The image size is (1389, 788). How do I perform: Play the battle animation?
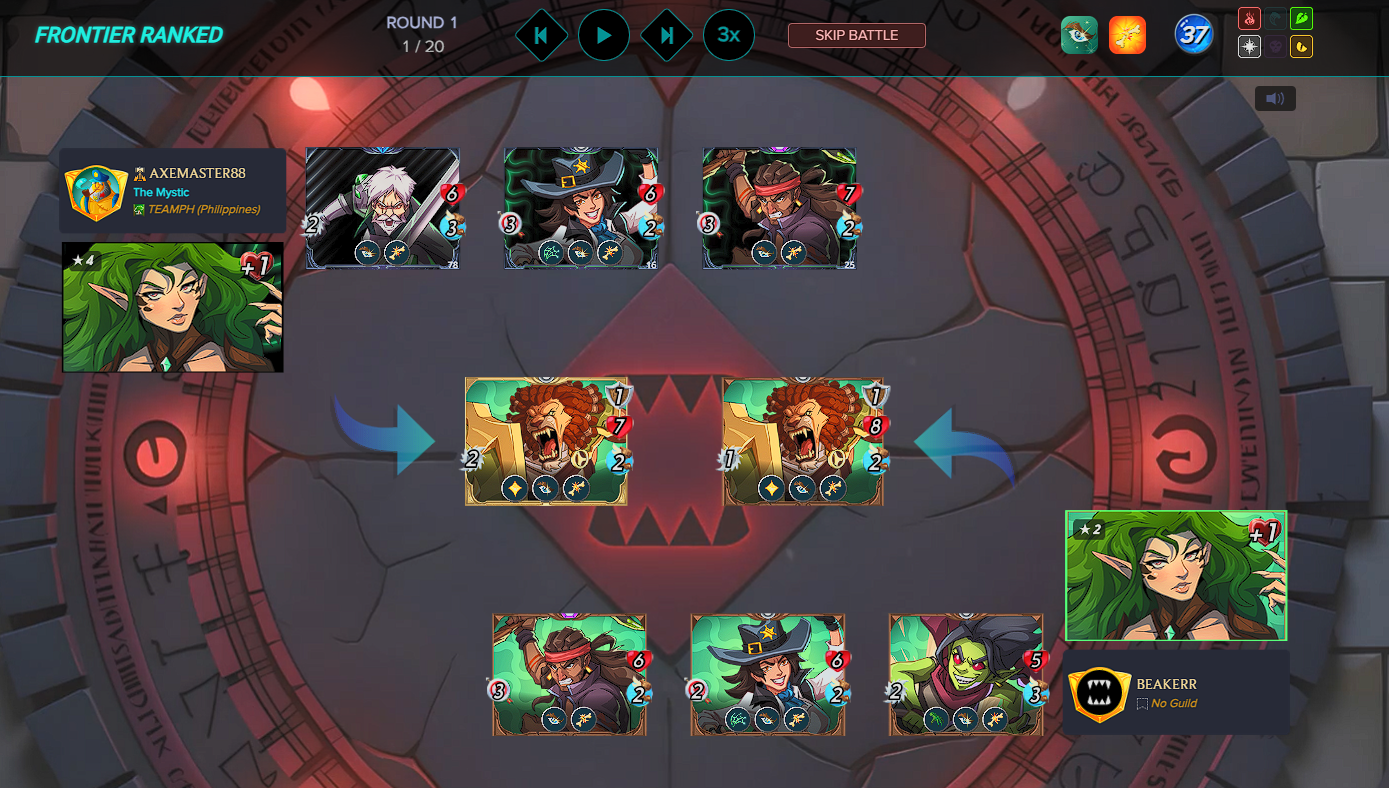[x=604, y=35]
